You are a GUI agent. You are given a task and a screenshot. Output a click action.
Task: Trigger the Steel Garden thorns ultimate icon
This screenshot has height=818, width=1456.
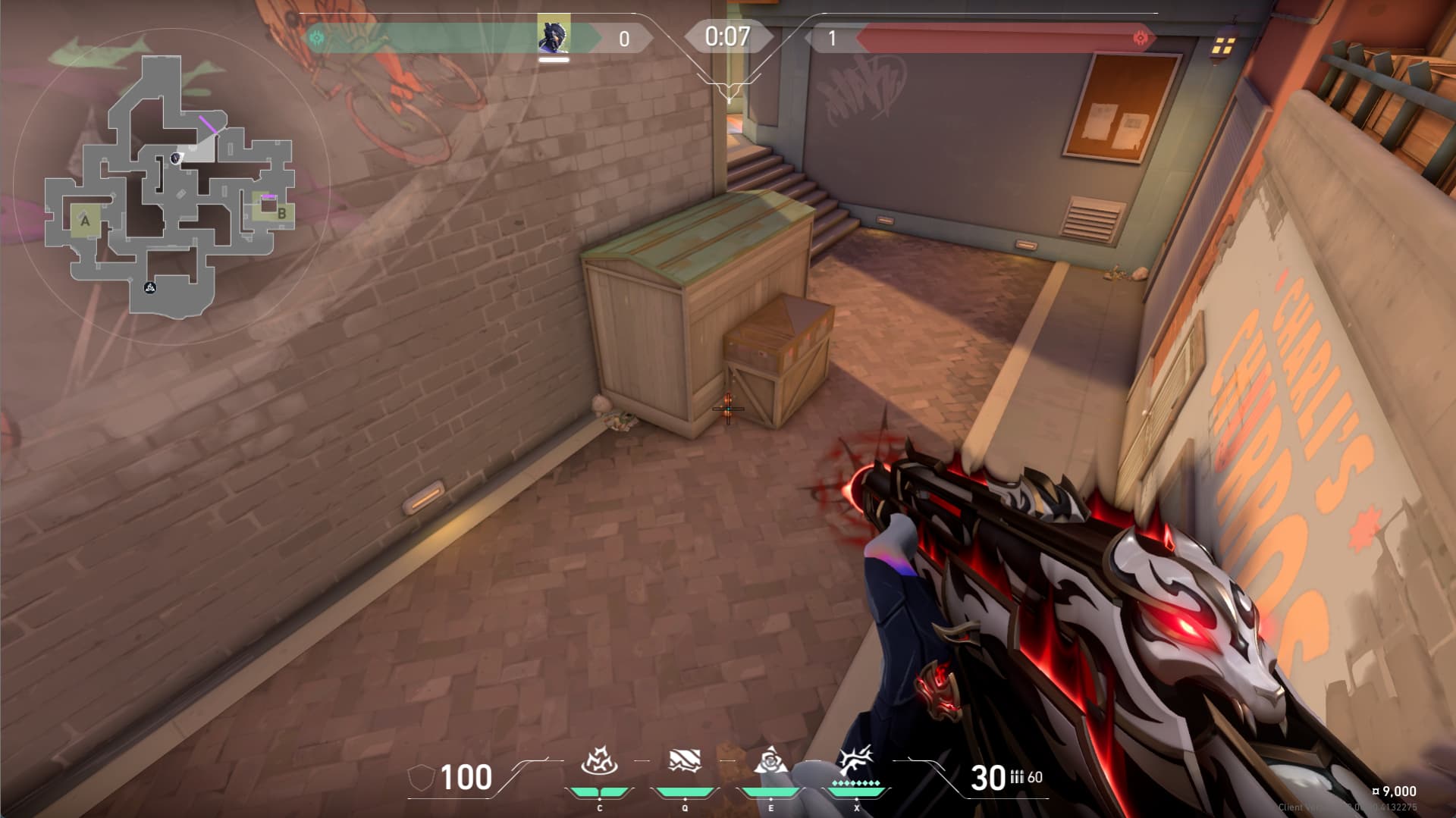tap(856, 759)
